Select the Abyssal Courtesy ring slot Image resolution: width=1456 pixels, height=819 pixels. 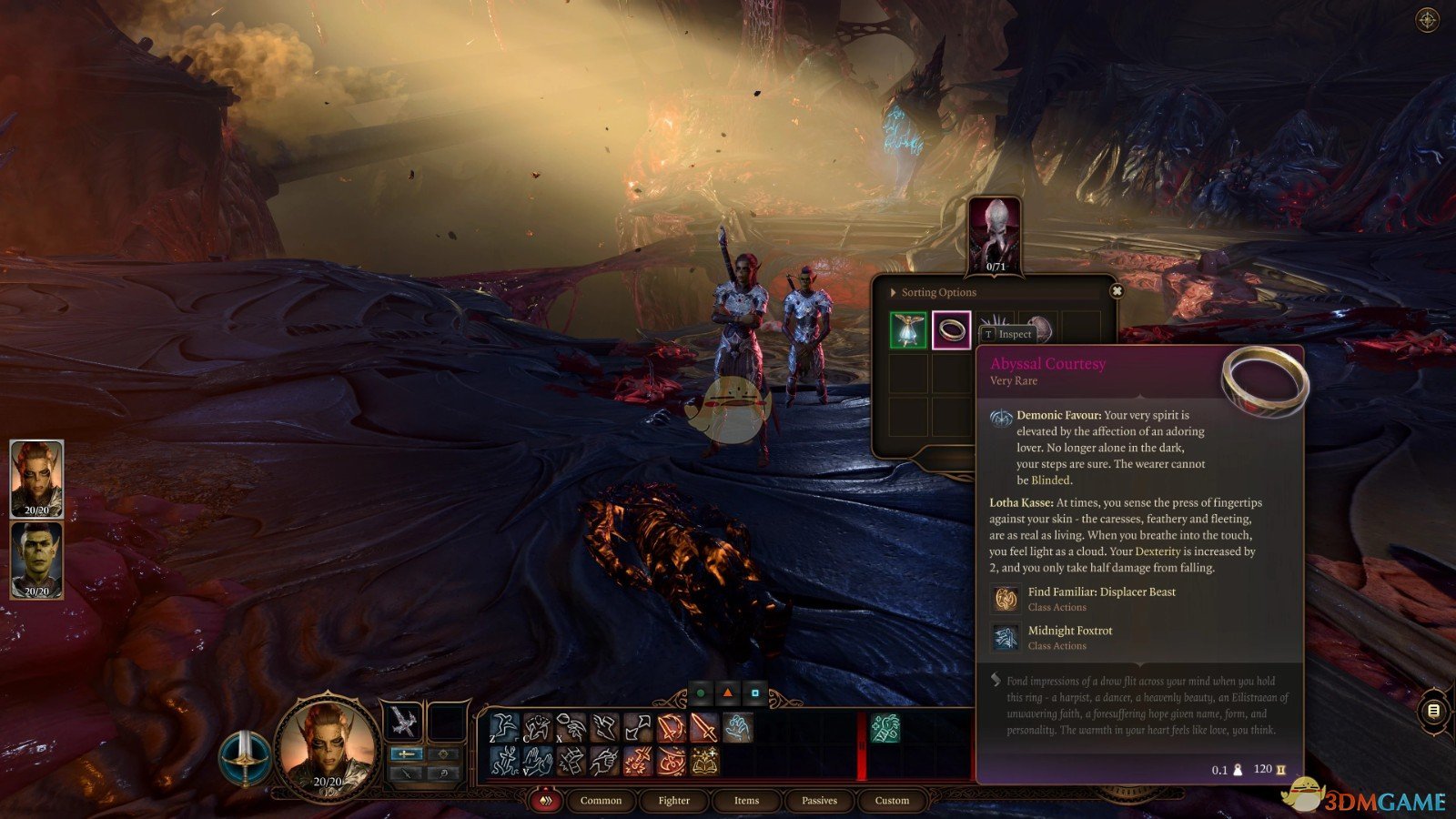pos(951,330)
